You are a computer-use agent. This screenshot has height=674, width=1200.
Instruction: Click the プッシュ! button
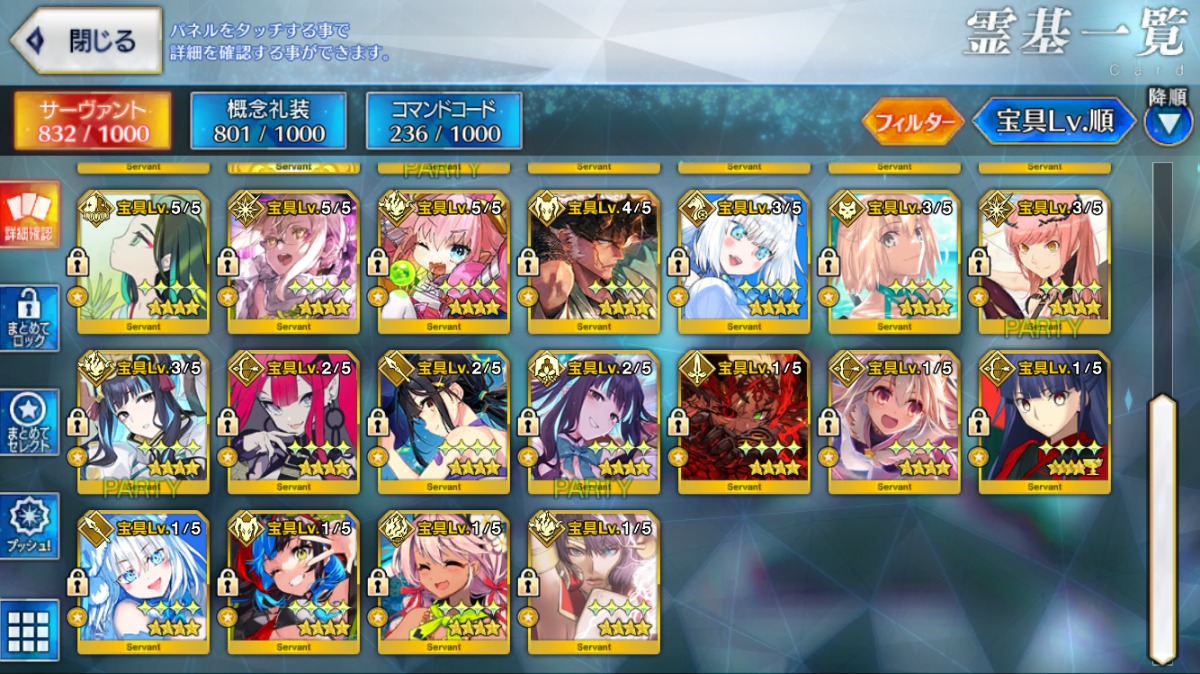[28, 526]
